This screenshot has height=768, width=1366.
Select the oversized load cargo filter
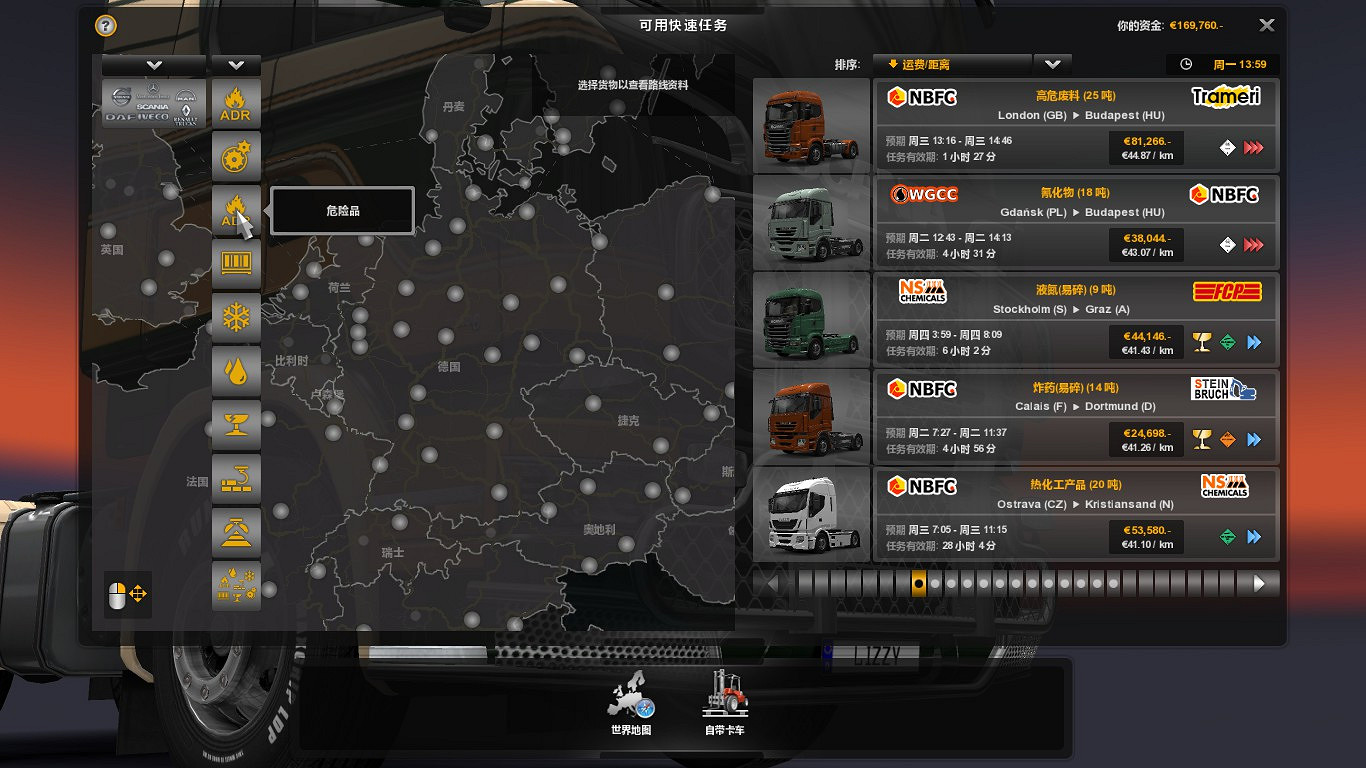236,532
